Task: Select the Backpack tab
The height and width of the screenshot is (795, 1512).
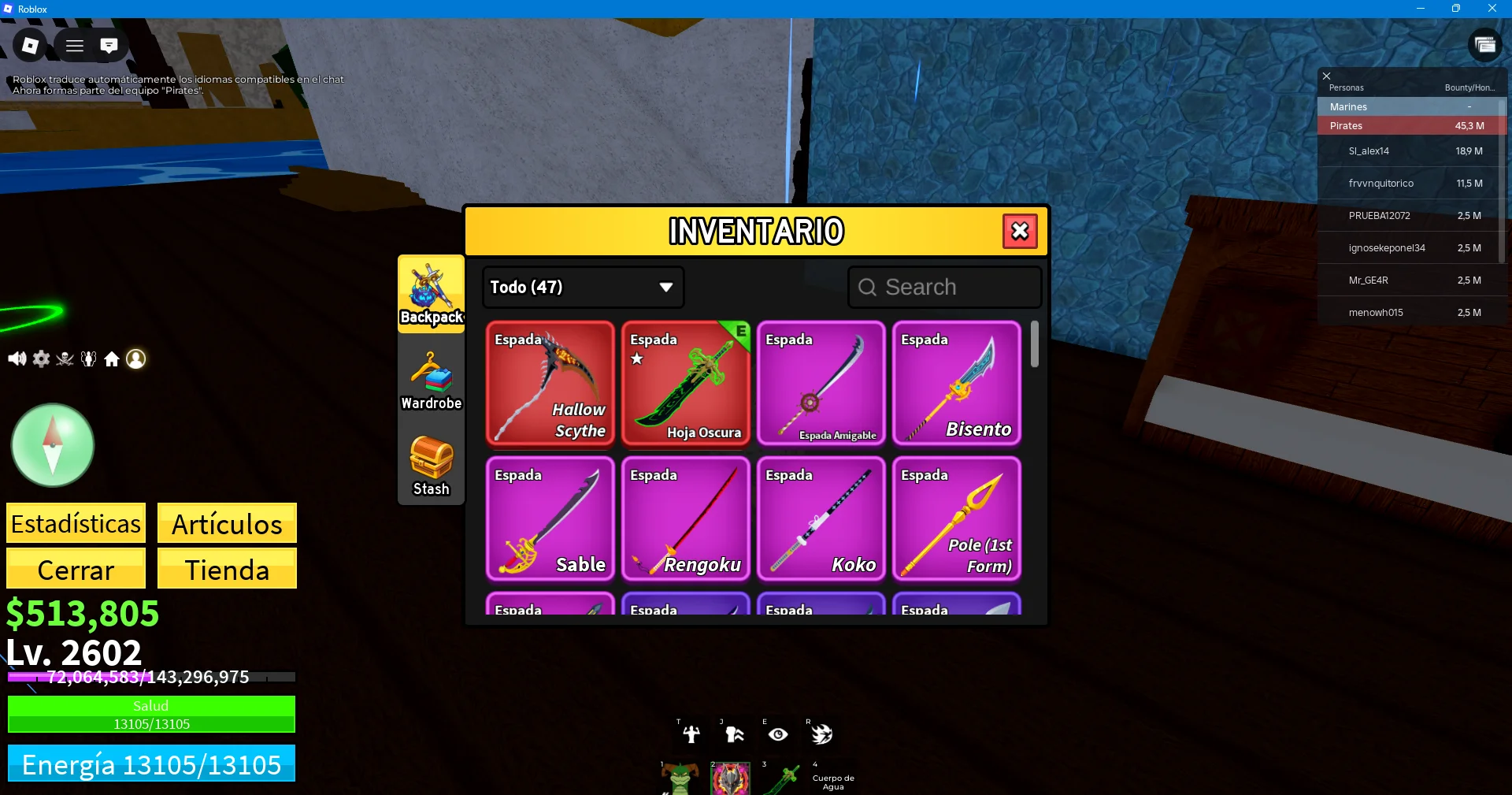Action: click(x=431, y=294)
